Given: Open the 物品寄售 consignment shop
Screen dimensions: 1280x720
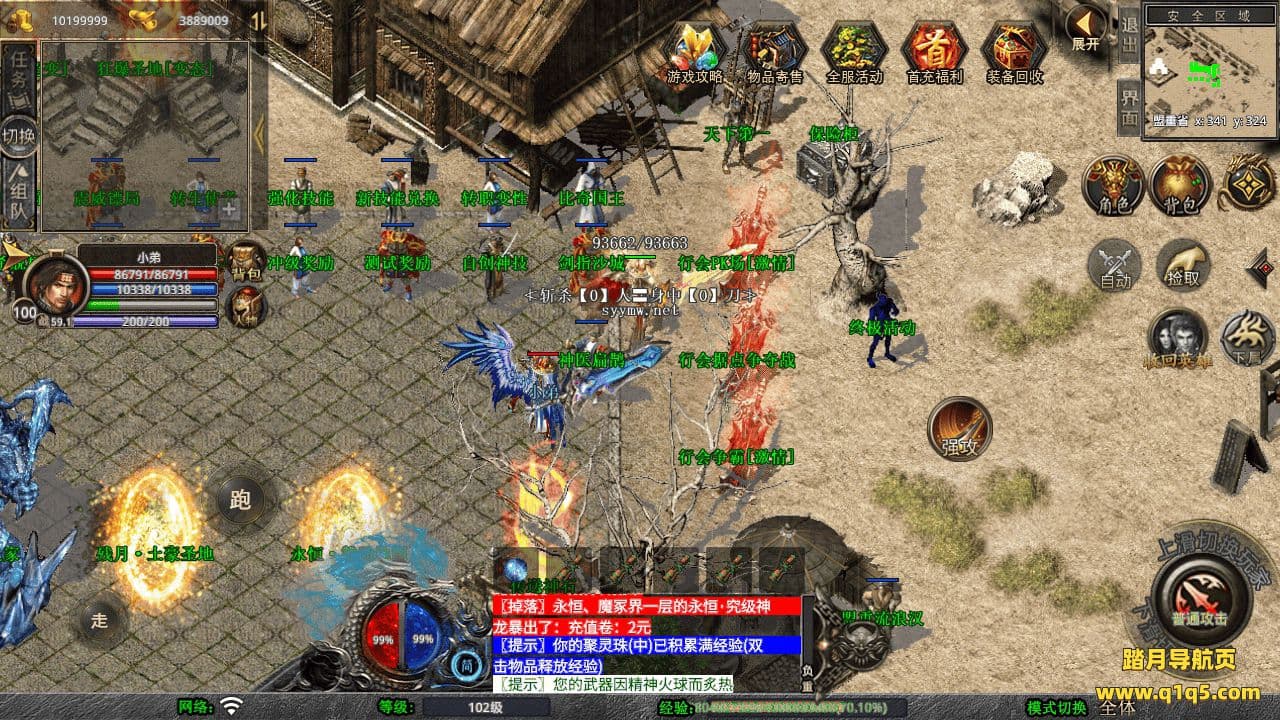Looking at the screenshot, I should click(774, 50).
